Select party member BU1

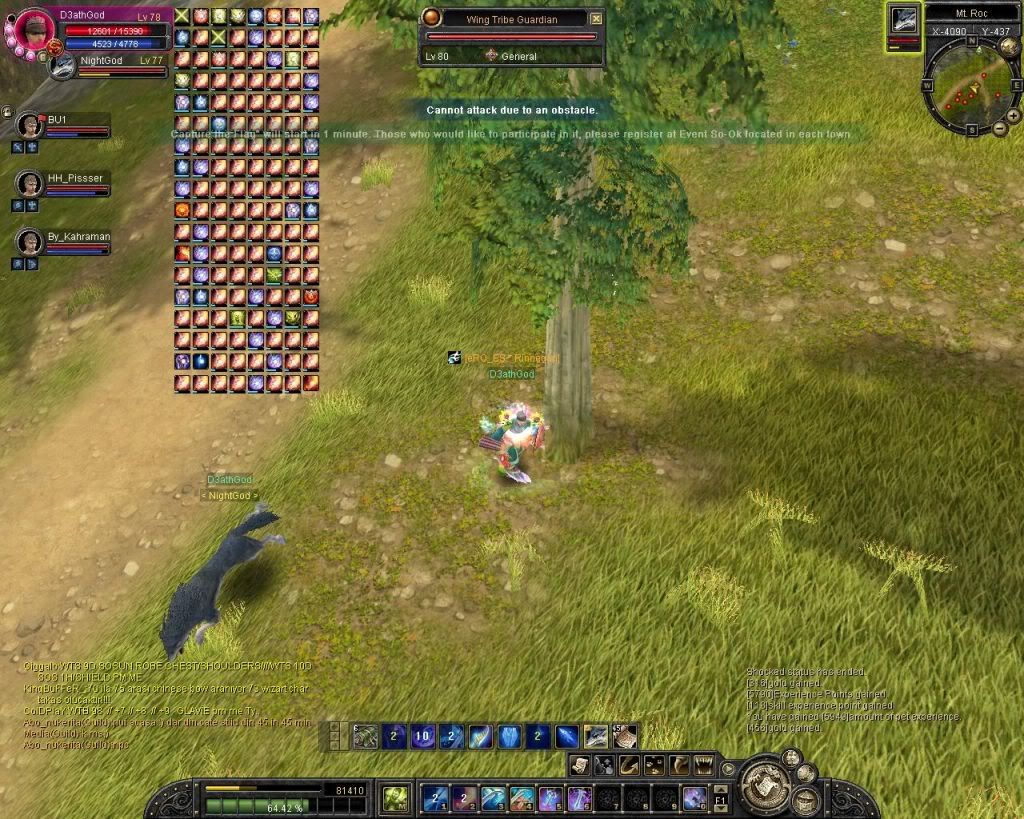click(x=30, y=125)
